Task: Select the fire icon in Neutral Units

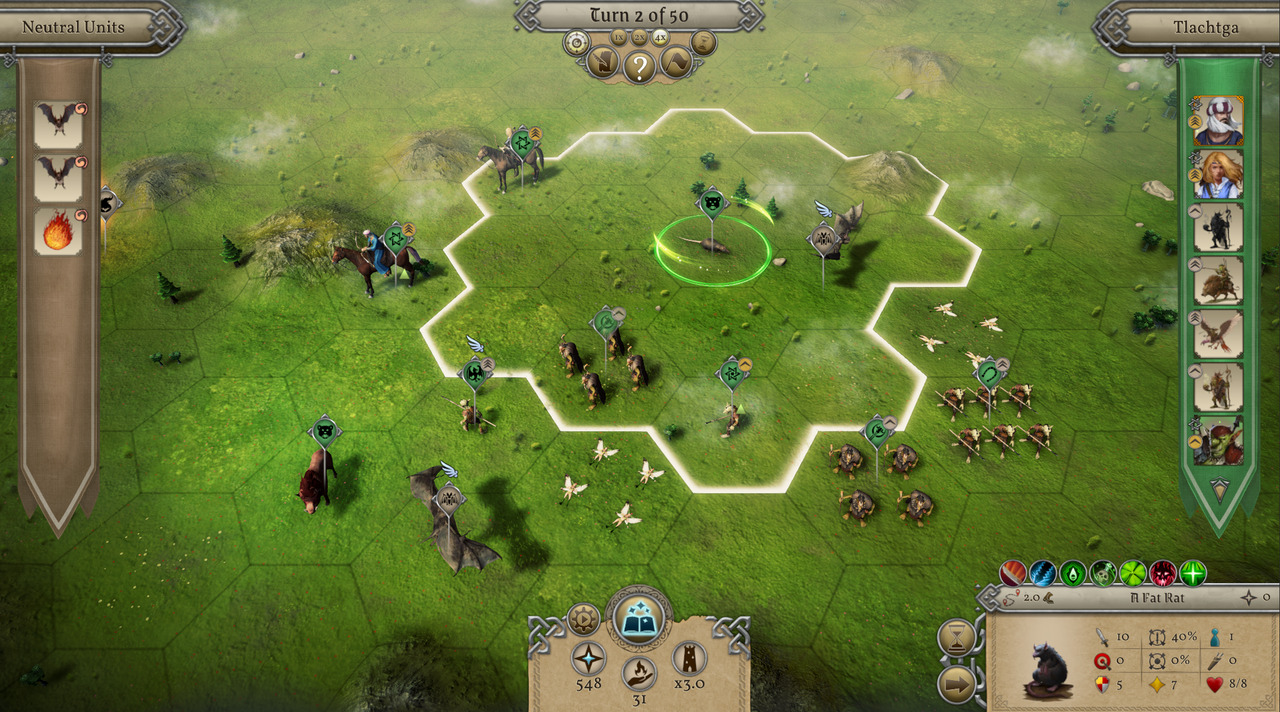Action: point(58,231)
